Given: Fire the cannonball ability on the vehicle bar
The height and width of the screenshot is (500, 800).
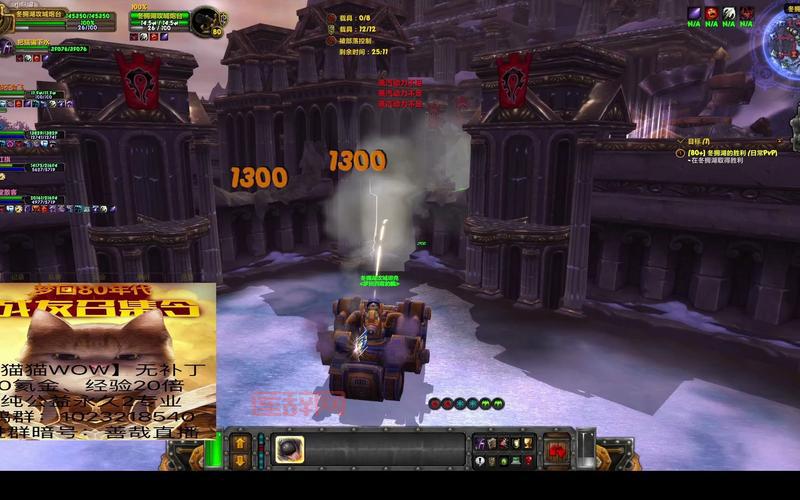Looking at the screenshot, I should tap(290, 449).
